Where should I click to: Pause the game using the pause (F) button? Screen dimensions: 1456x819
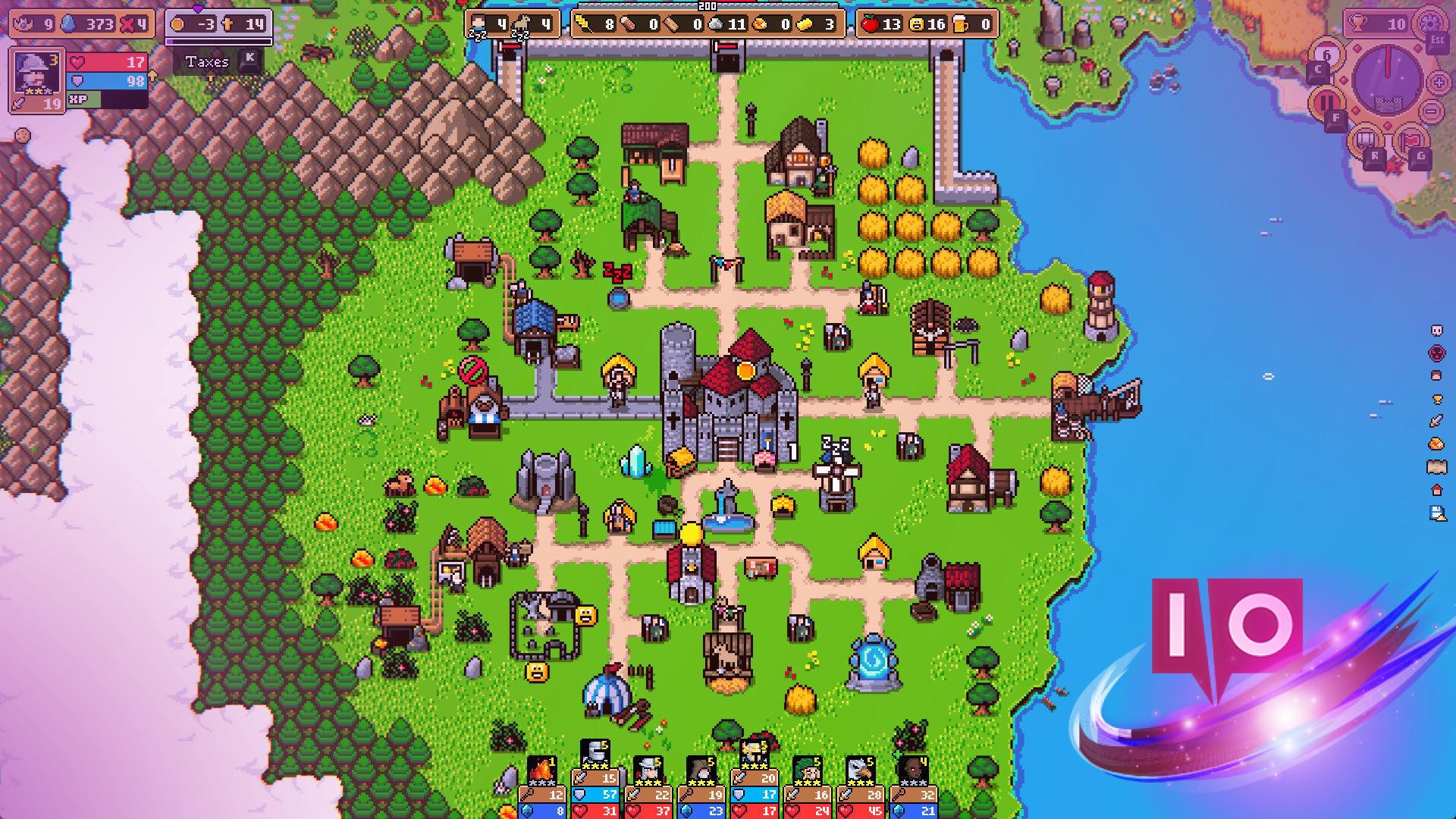click(x=1327, y=100)
